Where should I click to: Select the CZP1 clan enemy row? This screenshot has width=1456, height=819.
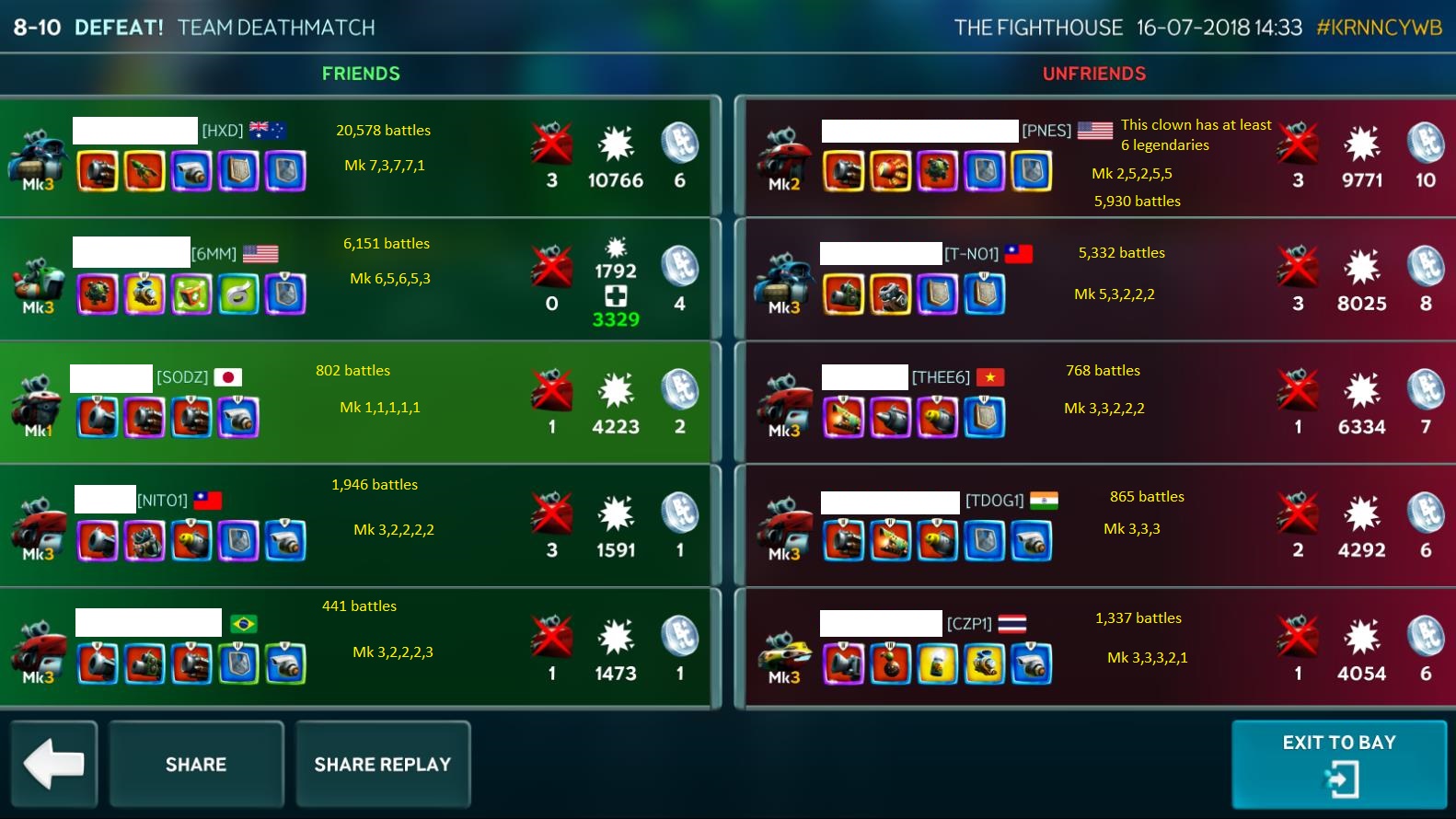1095,650
